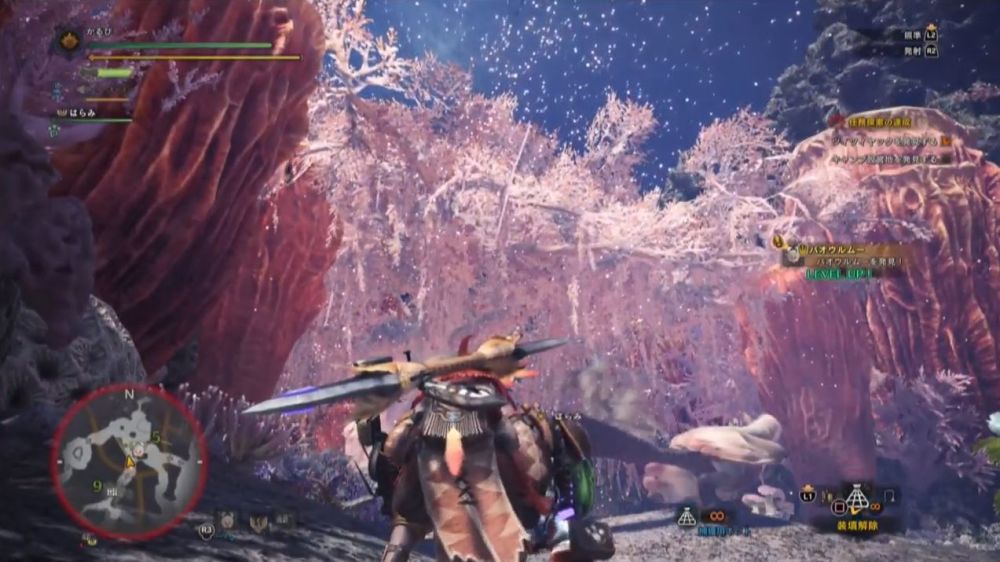Image resolution: width=1000 pixels, height=562 pixels.
Task: Click the yellow player marker on minimap
Action: point(130,463)
